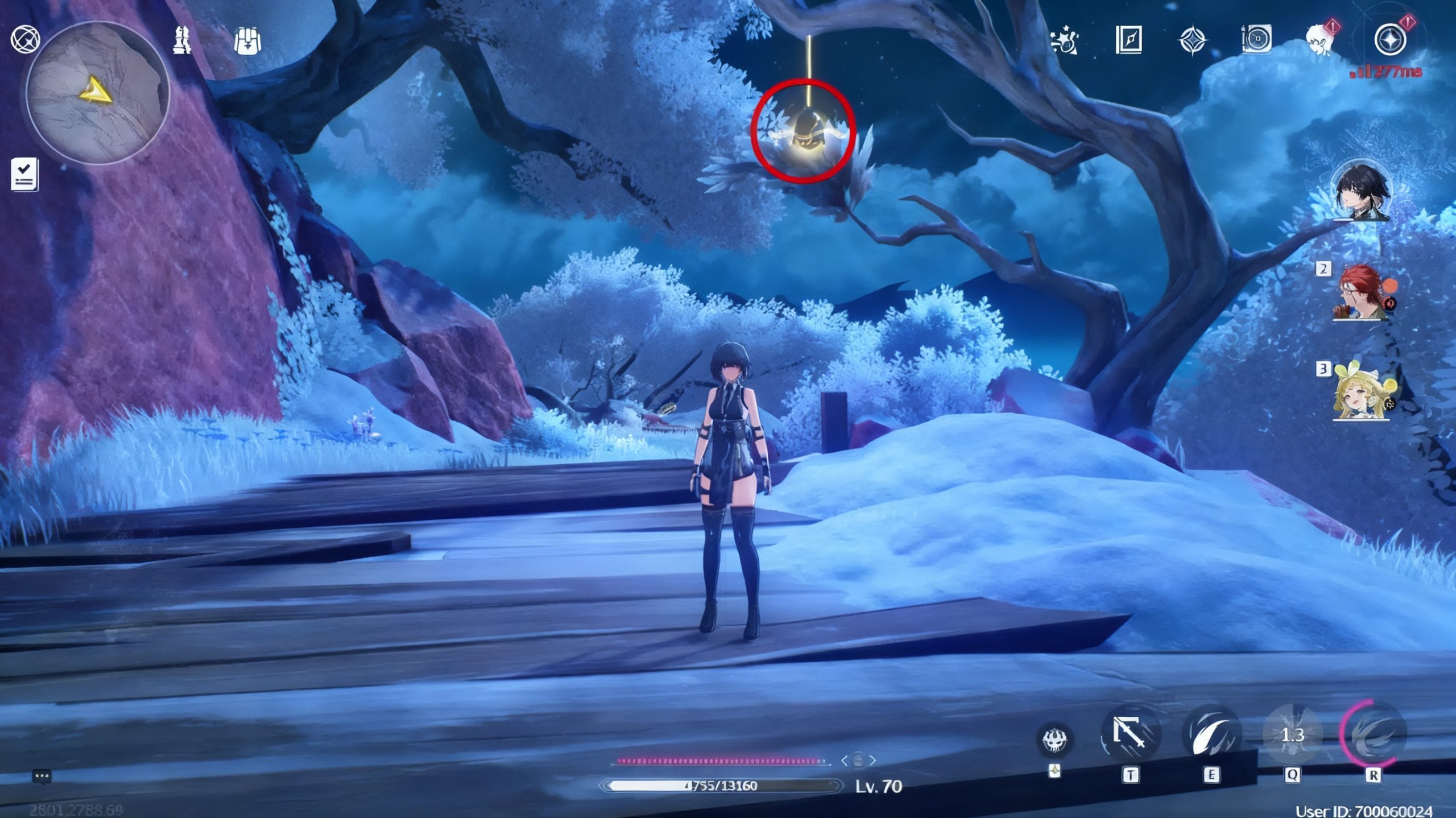Activate the skull-shaped ability icon
The width and height of the screenshot is (1456, 818).
point(1055,739)
